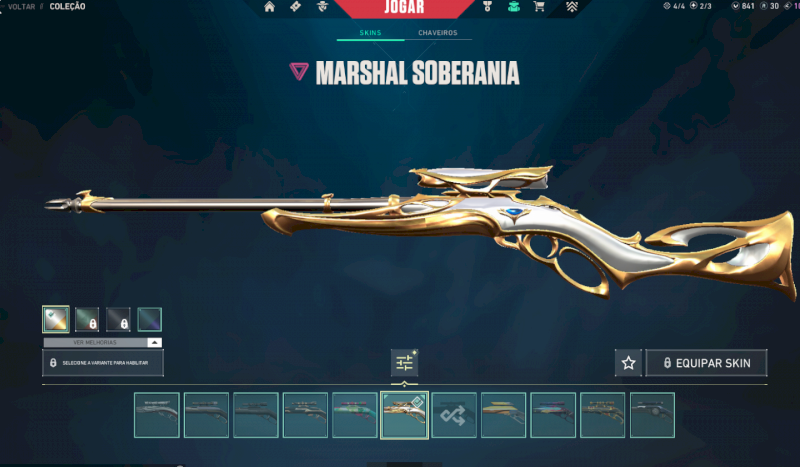Open the chevron rank icon in top bar
800x467 pixels.
(x=571, y=7)
